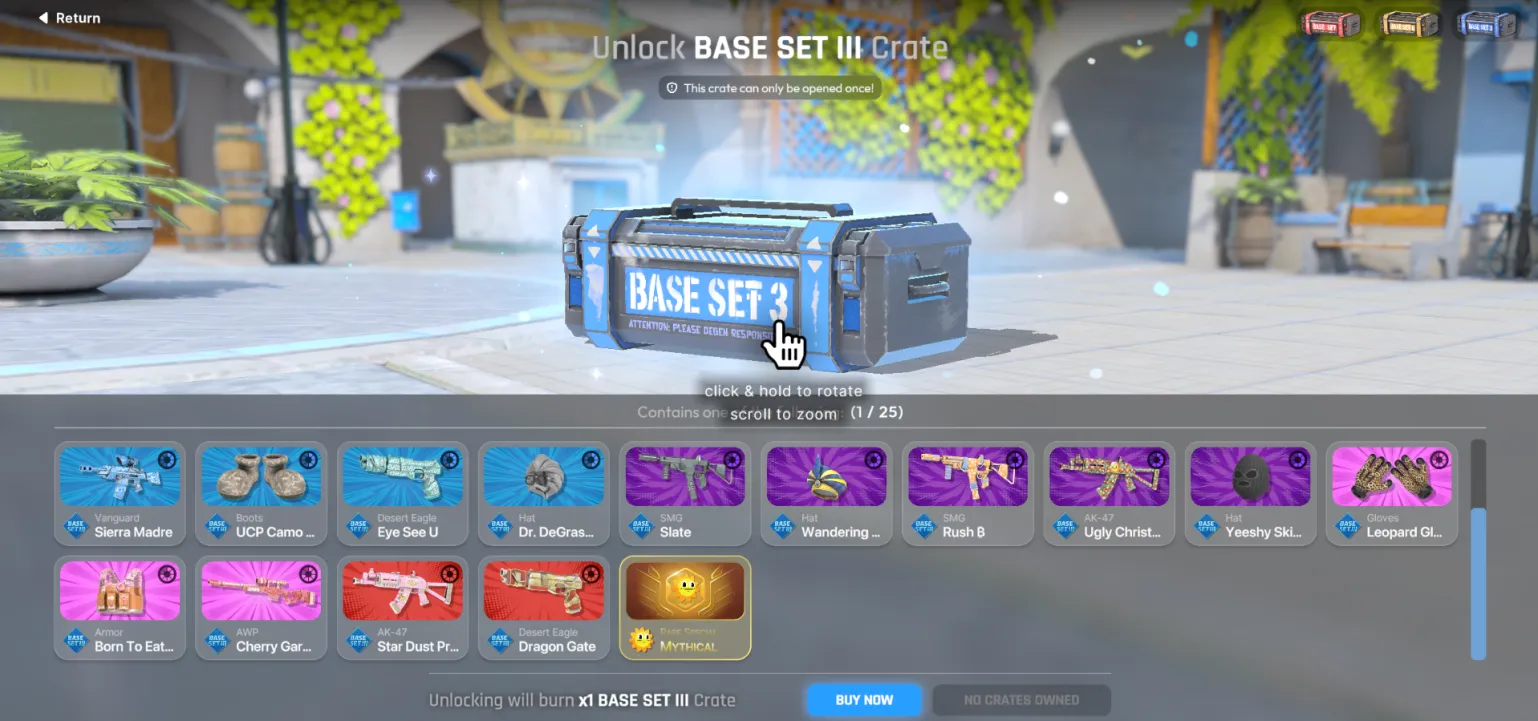
Task: Click the SMG Slate item card
Action: pyautogui.click(x=685, y=494)
